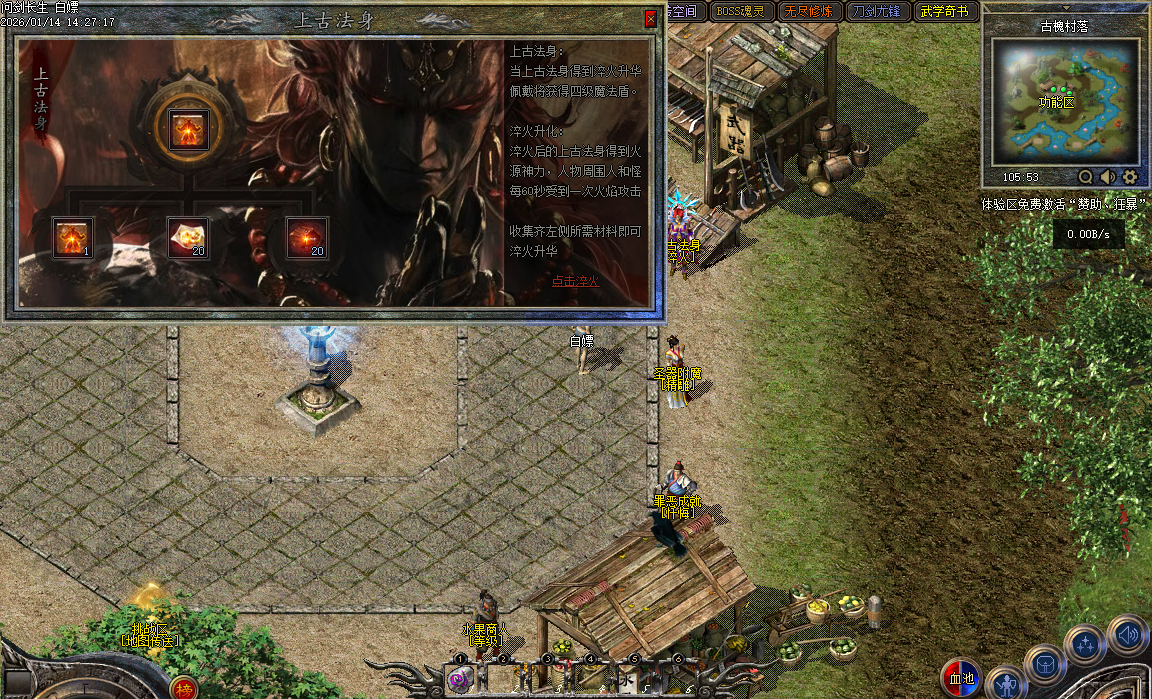
Task: Open the bag round button
Action: [x=1044, y=665]
